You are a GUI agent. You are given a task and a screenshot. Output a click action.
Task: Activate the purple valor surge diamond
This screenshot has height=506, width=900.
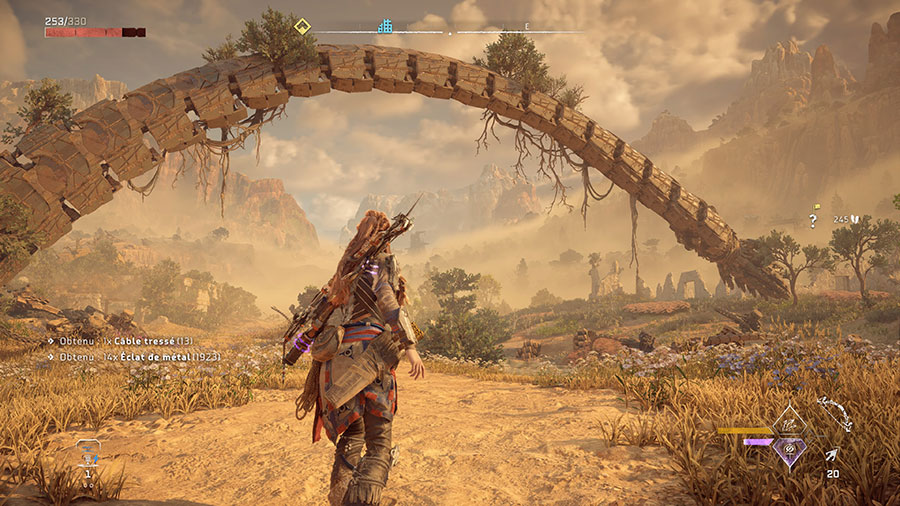791,452
